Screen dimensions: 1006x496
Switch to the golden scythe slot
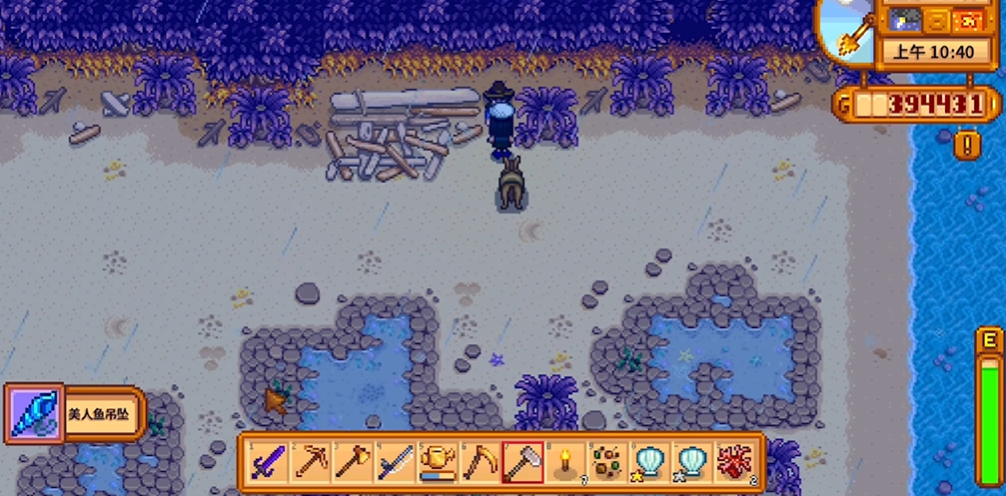(x=479, y=462)
